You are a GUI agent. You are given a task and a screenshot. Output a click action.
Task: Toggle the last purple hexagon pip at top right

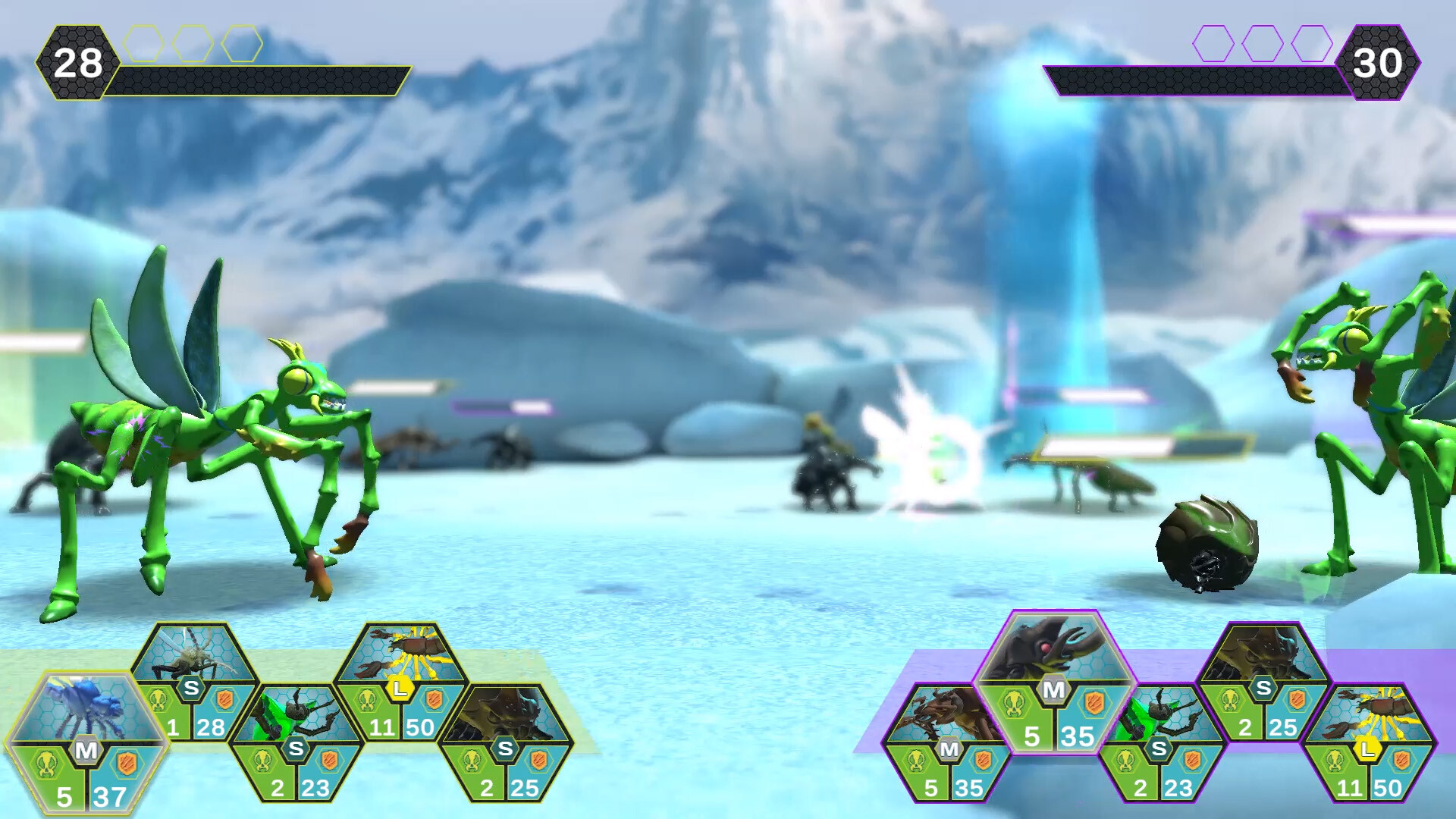(x=1312, y=43)
